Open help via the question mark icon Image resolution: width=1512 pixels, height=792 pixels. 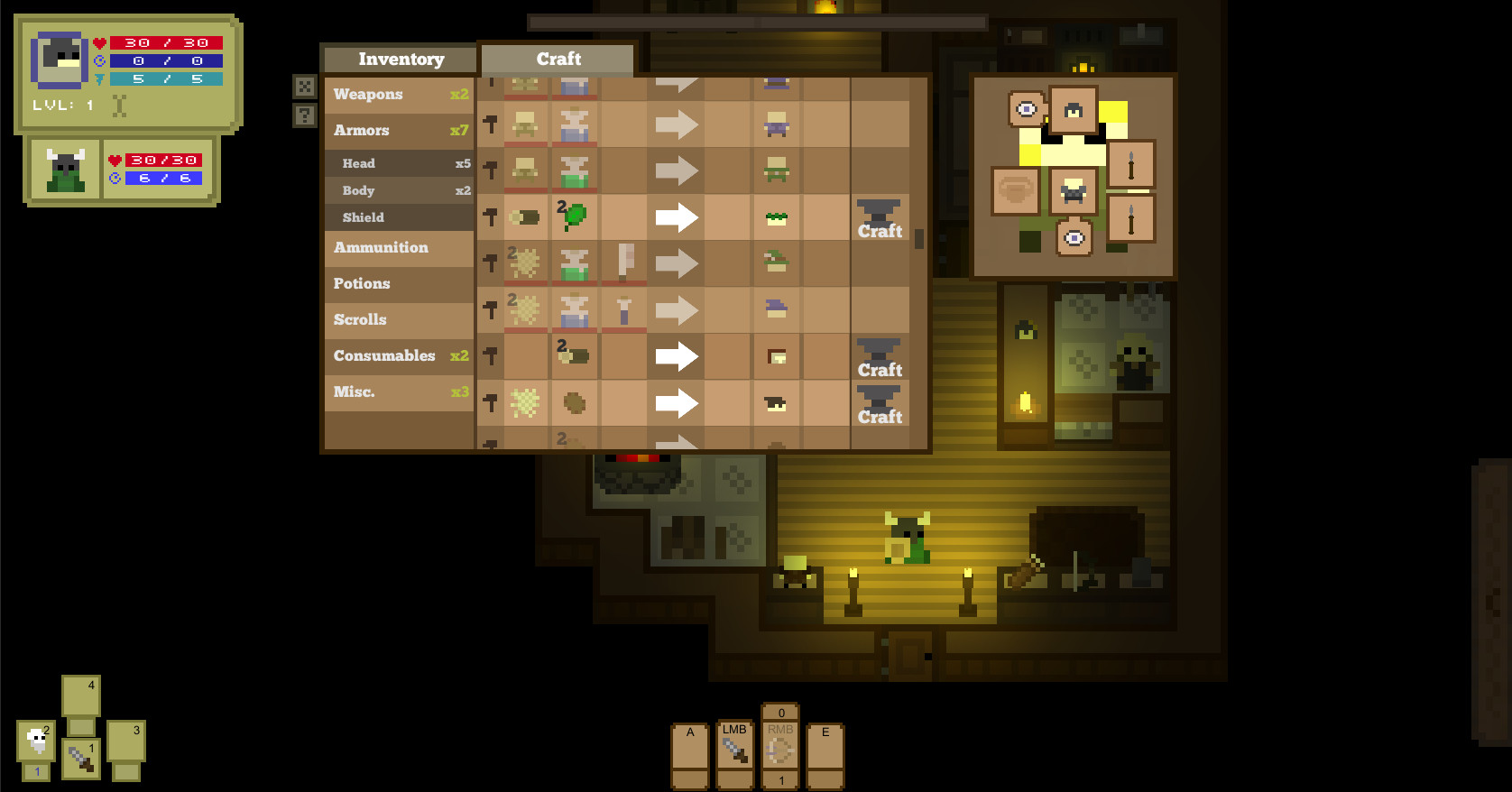[304, 114]
